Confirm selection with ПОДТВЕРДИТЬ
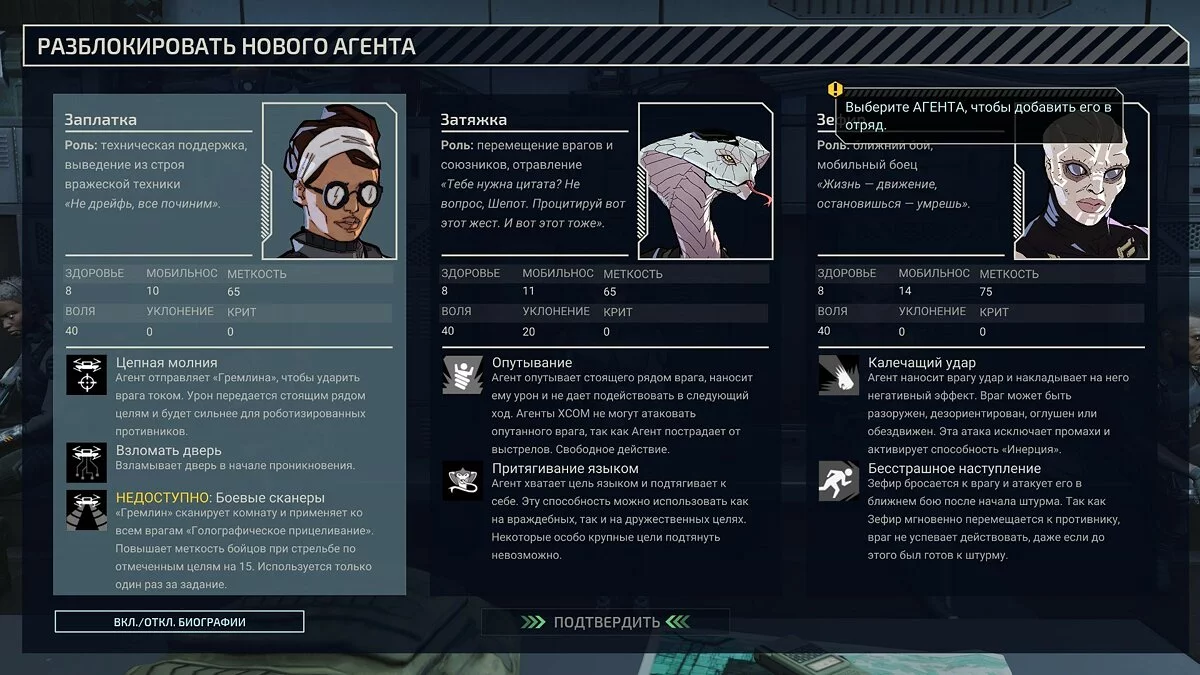1200x675 pixels. tap(605, 622)
